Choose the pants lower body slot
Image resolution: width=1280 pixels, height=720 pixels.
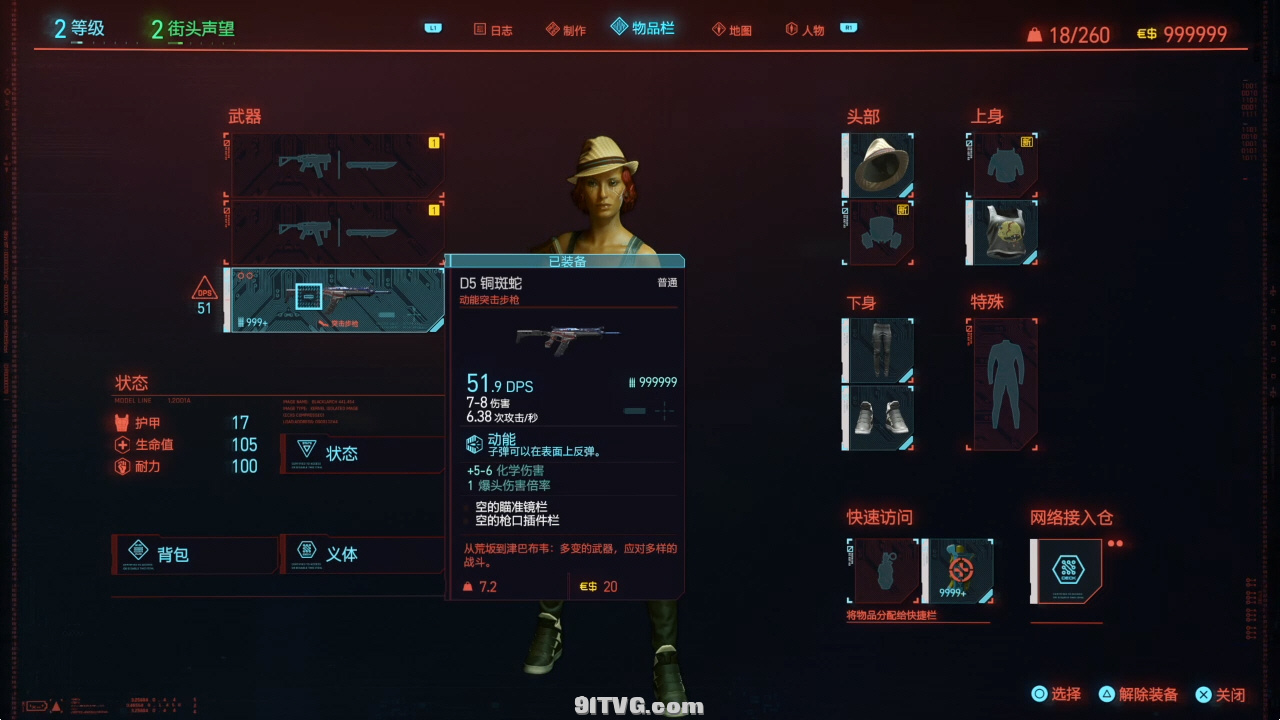pos(879,350)
